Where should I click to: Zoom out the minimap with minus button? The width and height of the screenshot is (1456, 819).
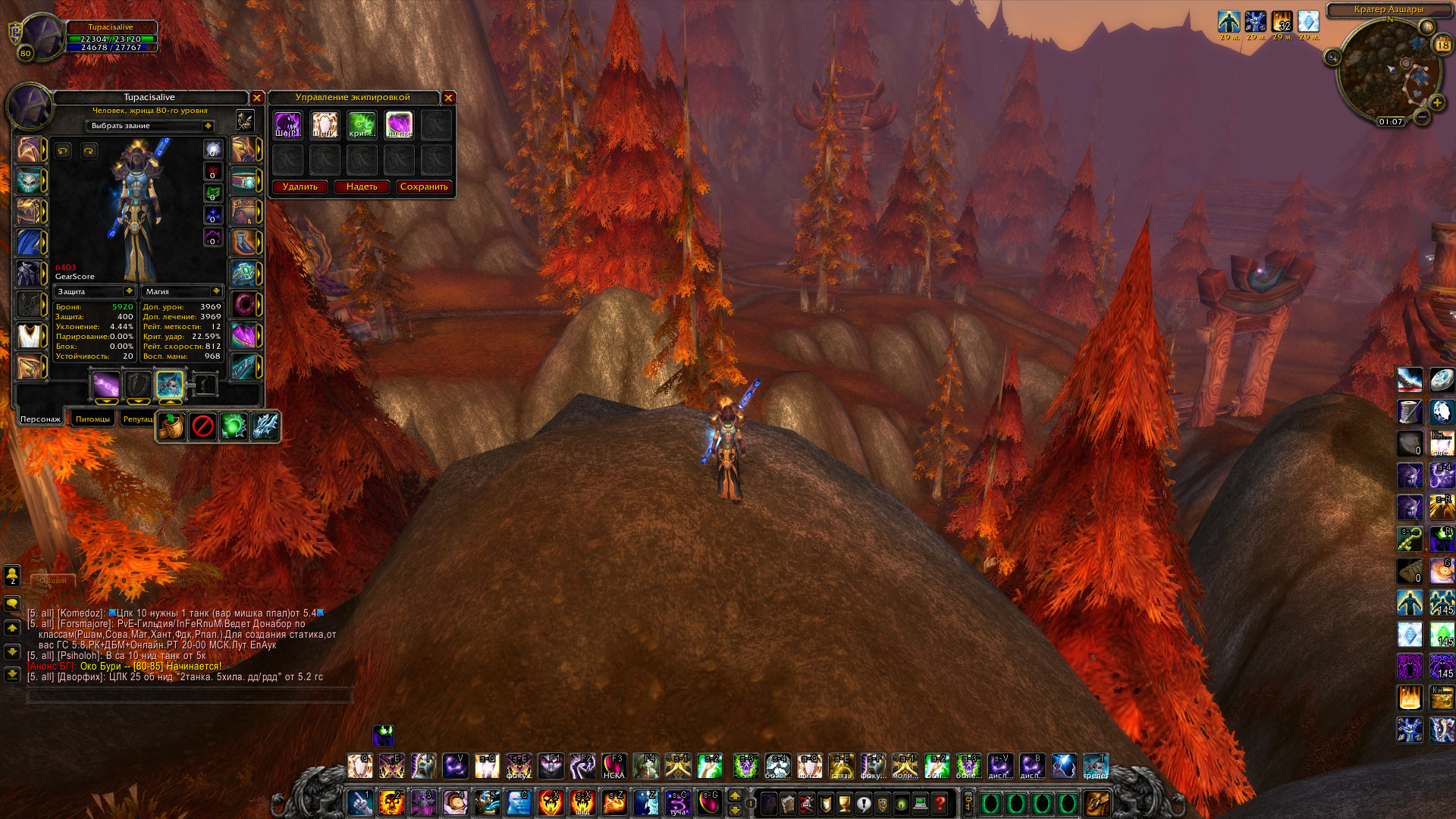1423,117
